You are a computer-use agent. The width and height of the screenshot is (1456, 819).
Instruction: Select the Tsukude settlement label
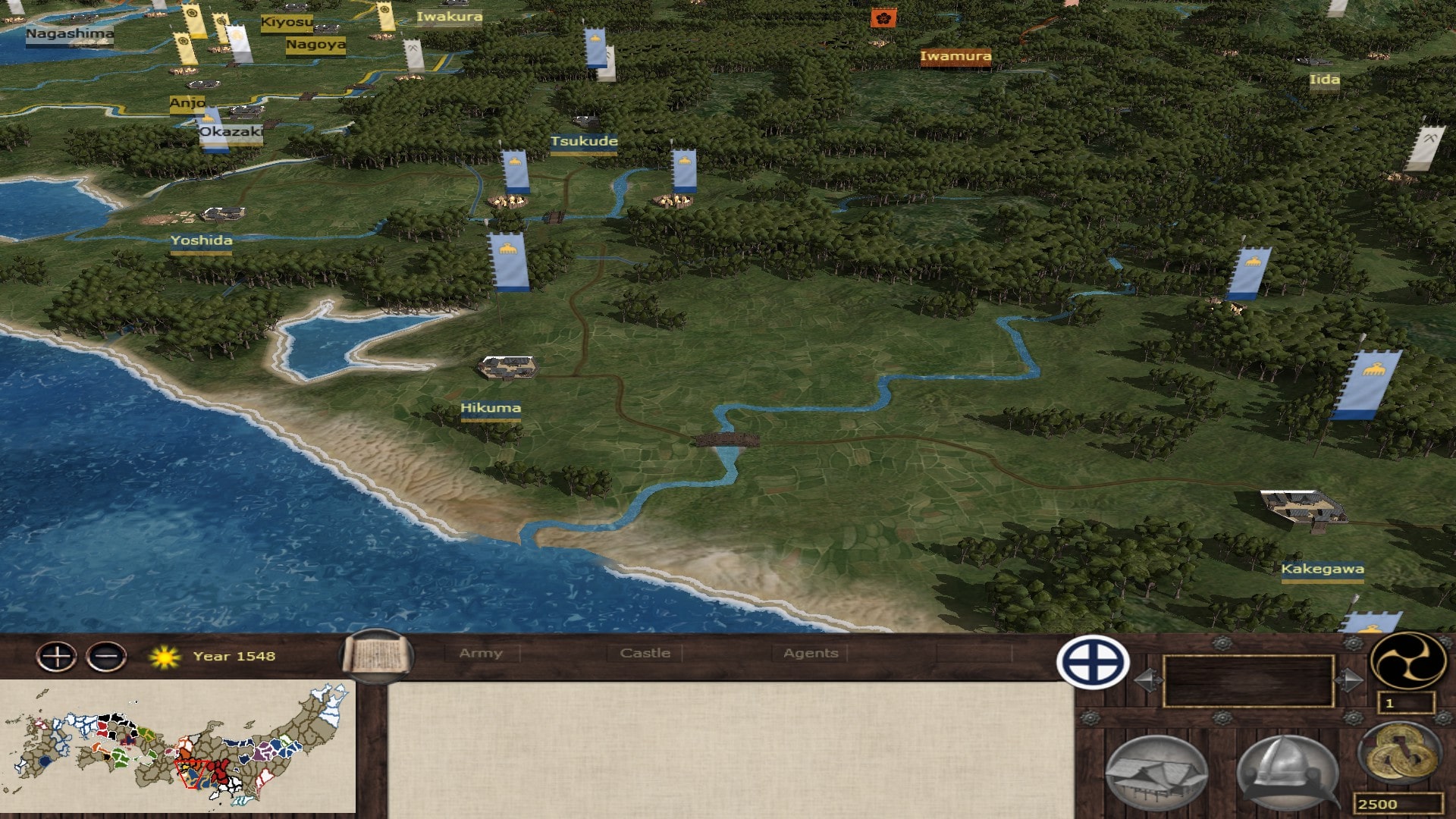[583, 142]
